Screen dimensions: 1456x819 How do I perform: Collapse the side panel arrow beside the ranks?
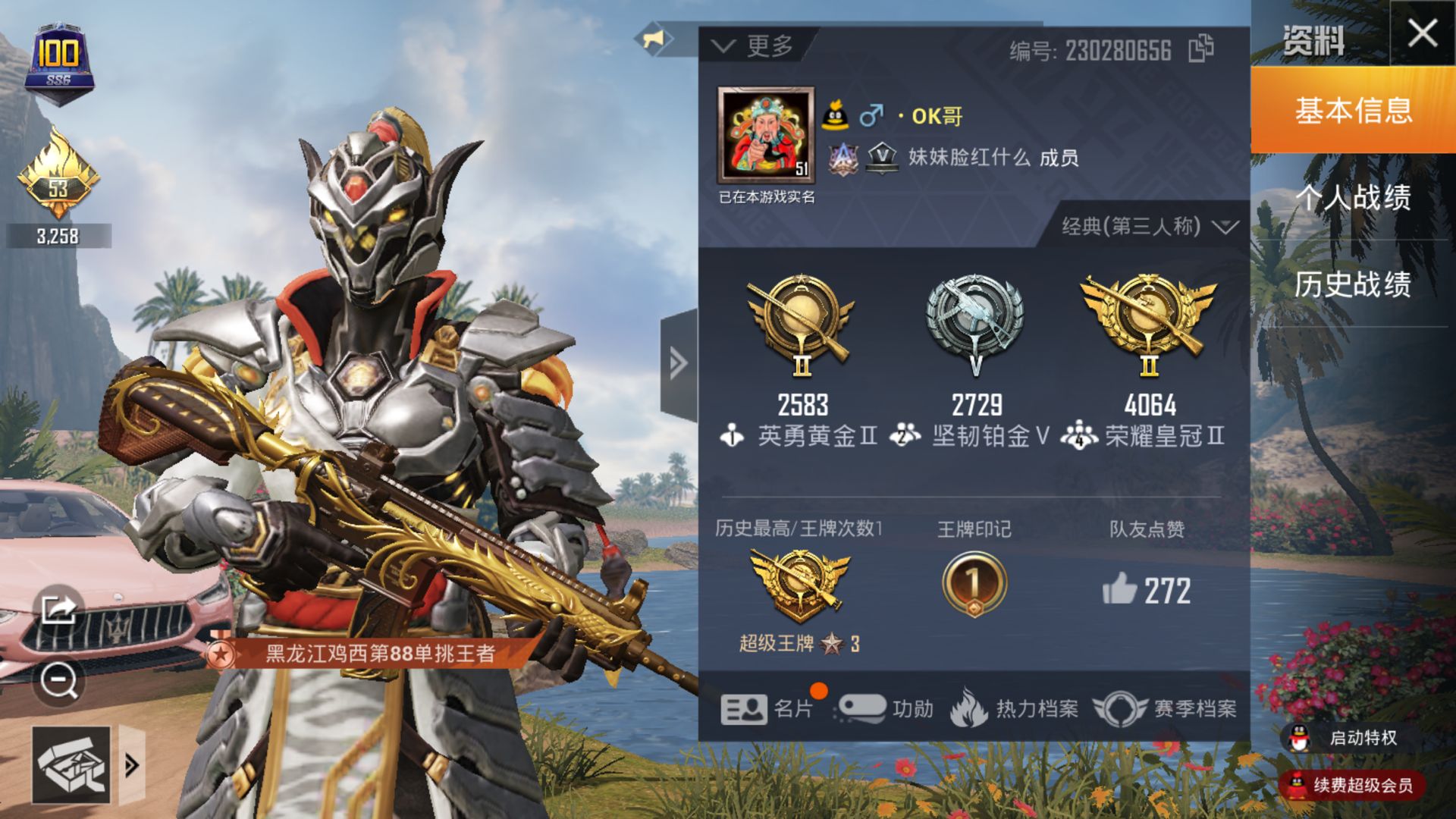point(678,364)
